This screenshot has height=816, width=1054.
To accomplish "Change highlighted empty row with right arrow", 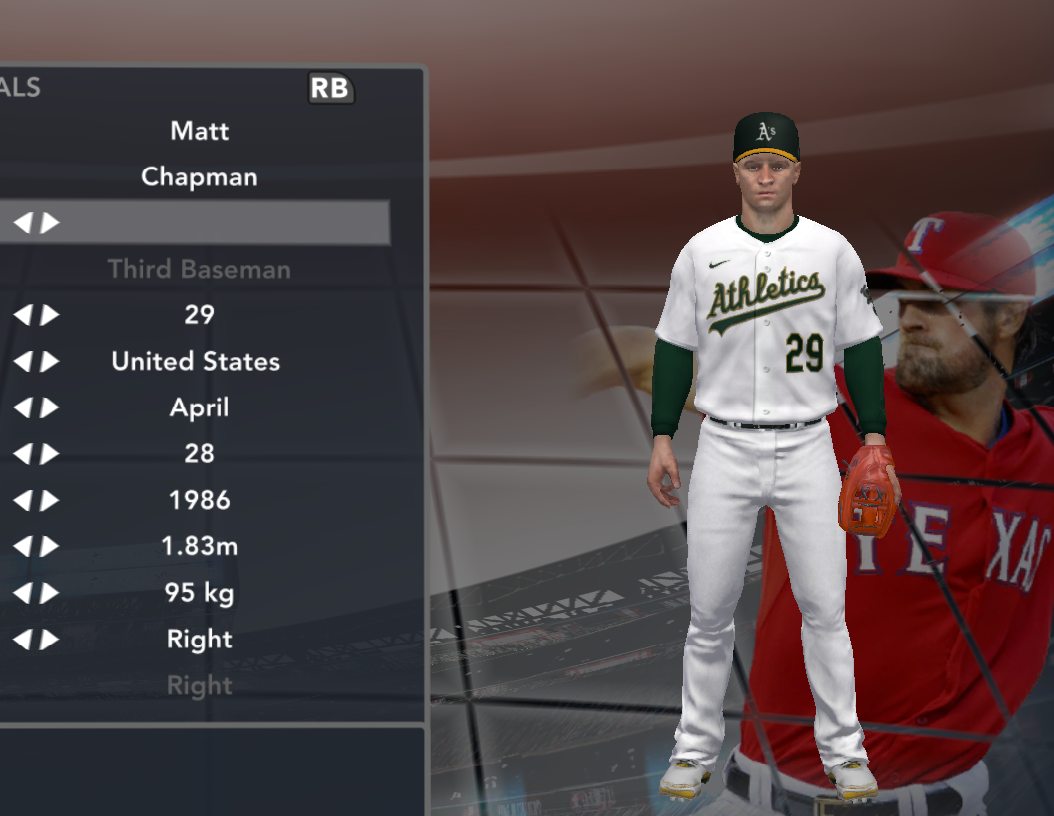I will 50,223.
